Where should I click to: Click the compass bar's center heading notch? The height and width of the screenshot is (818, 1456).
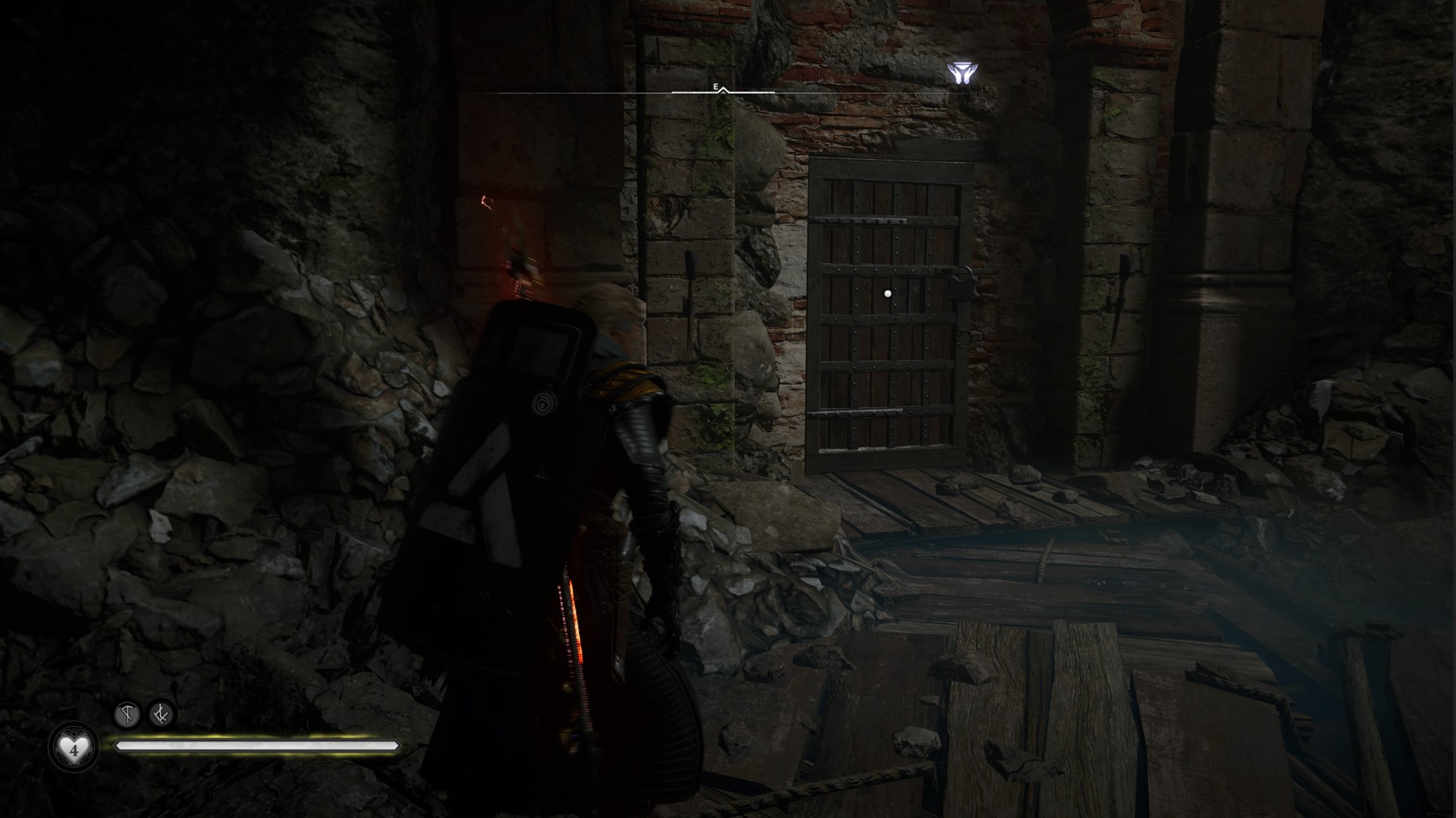point(723,92)
